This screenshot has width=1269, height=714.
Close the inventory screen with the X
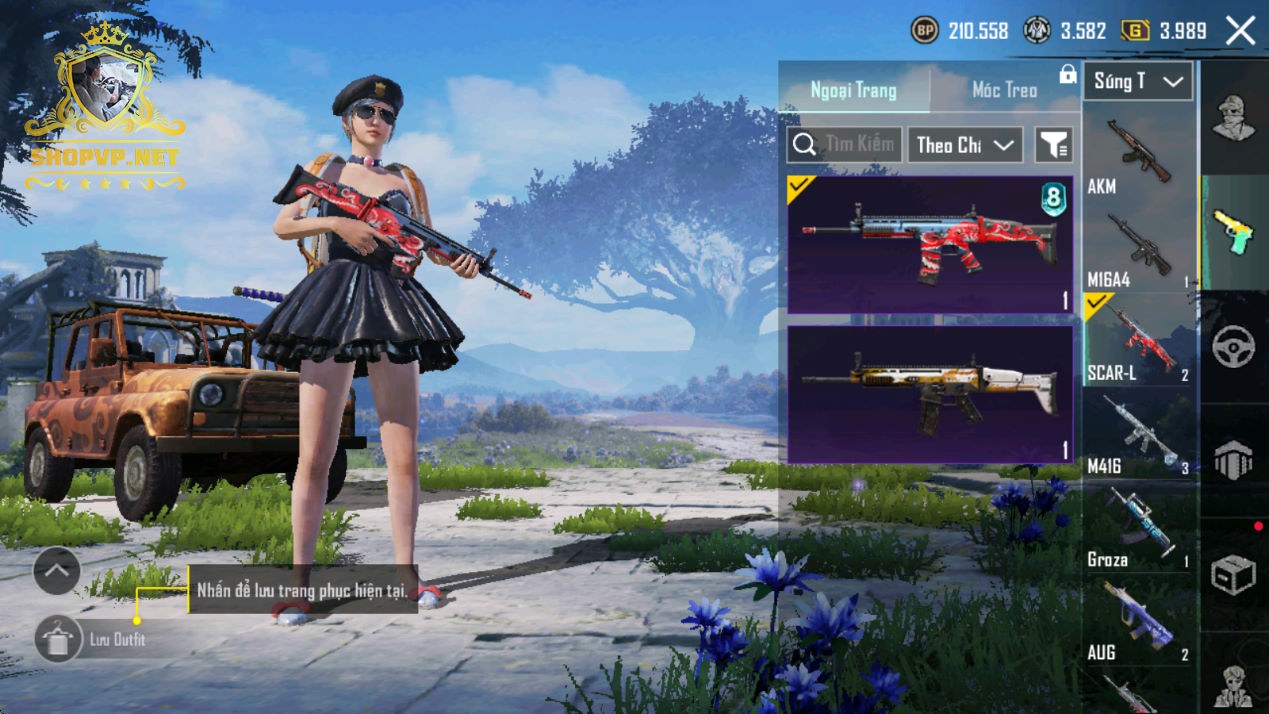pyautogui.click(x=1240, y=31)
